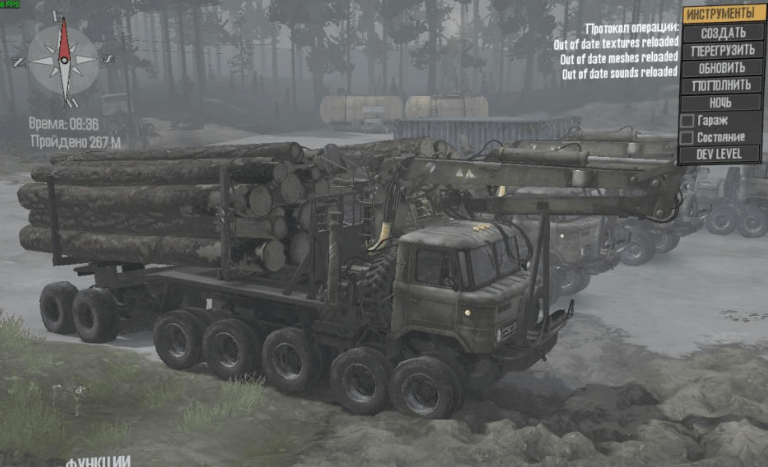This screenshot has width=768, height=467.
Task: Open the DEV LEVEL option
Action: pyautogui.click(x=721, y=154)
